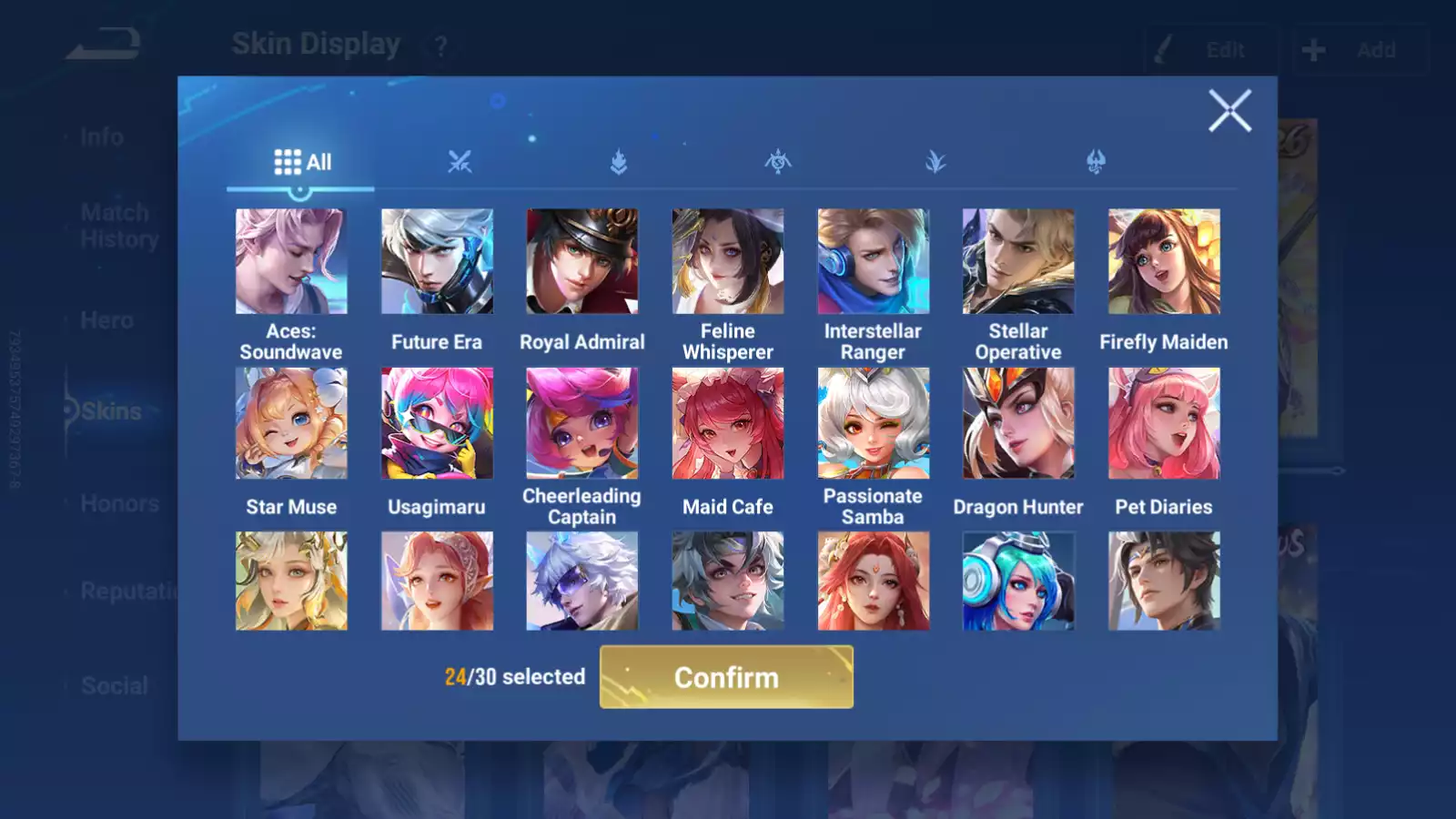Viewport: 1456px width, 819px height.
Task: Toggle the Dragon Hunter skin selection
Action: click(1018, 423)
